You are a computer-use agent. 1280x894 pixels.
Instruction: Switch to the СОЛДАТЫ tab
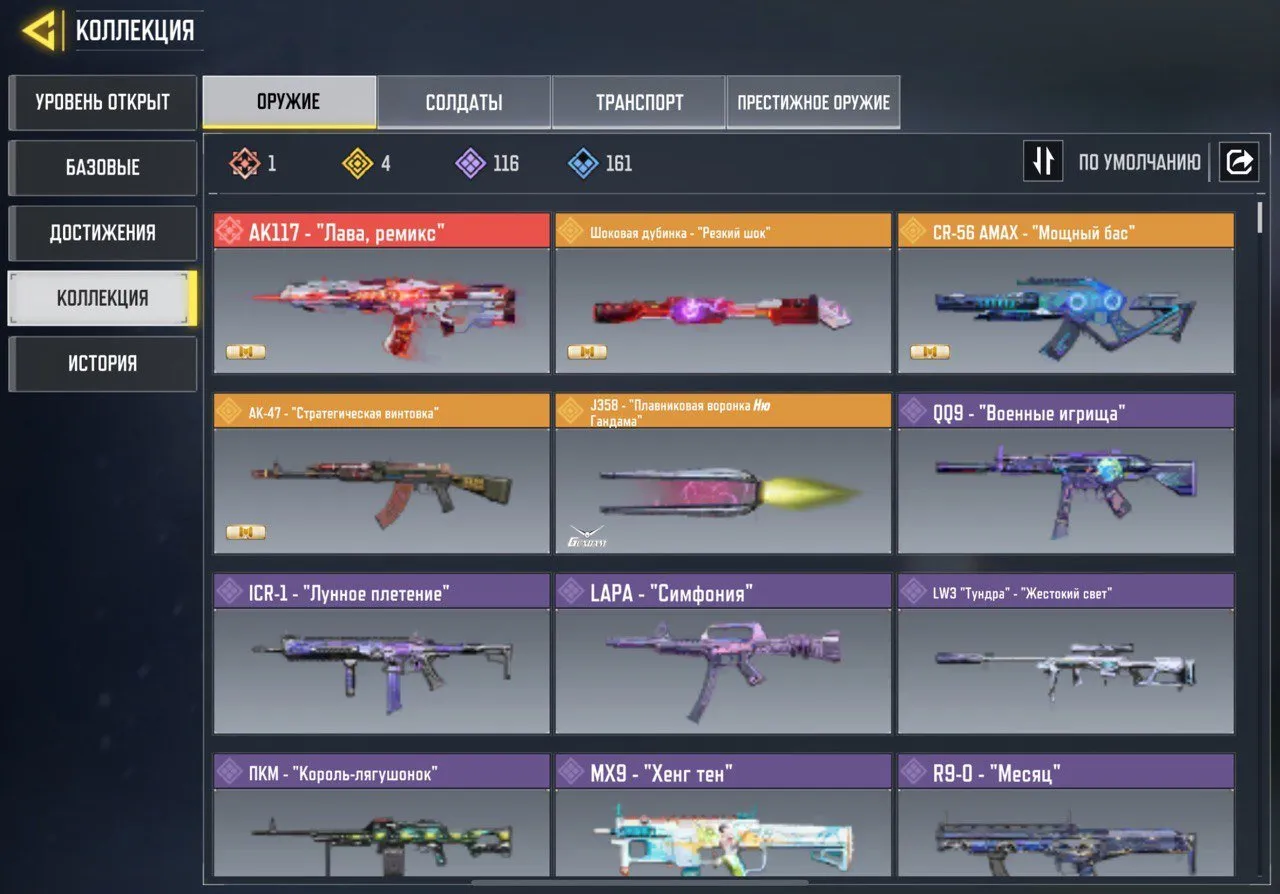[x=463, y=101]
